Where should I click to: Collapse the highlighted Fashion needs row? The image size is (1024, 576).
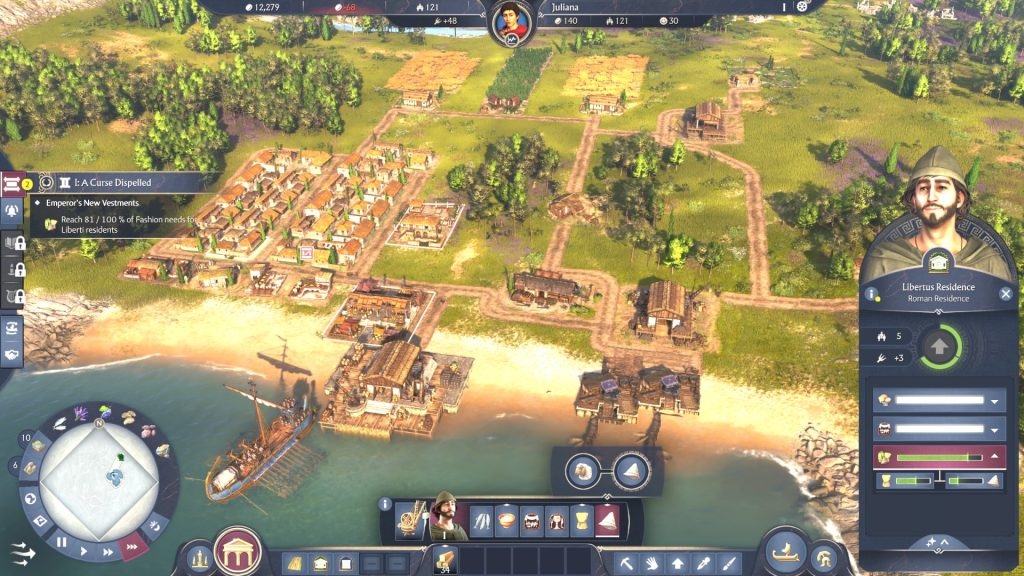(x=994, y=457)
